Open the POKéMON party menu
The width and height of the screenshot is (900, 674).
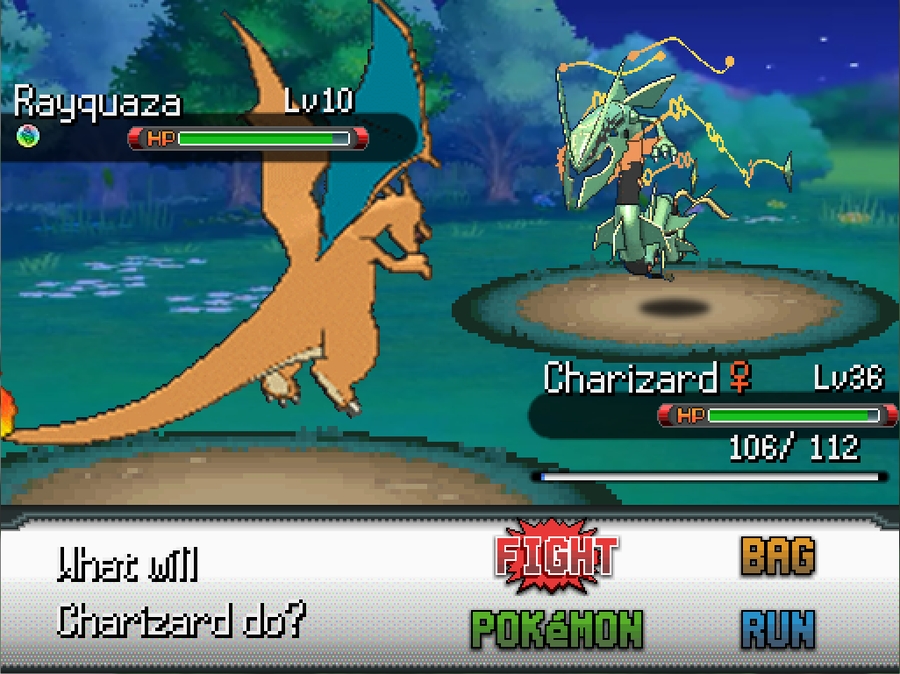pyautogui.click(x=557, y=629)
